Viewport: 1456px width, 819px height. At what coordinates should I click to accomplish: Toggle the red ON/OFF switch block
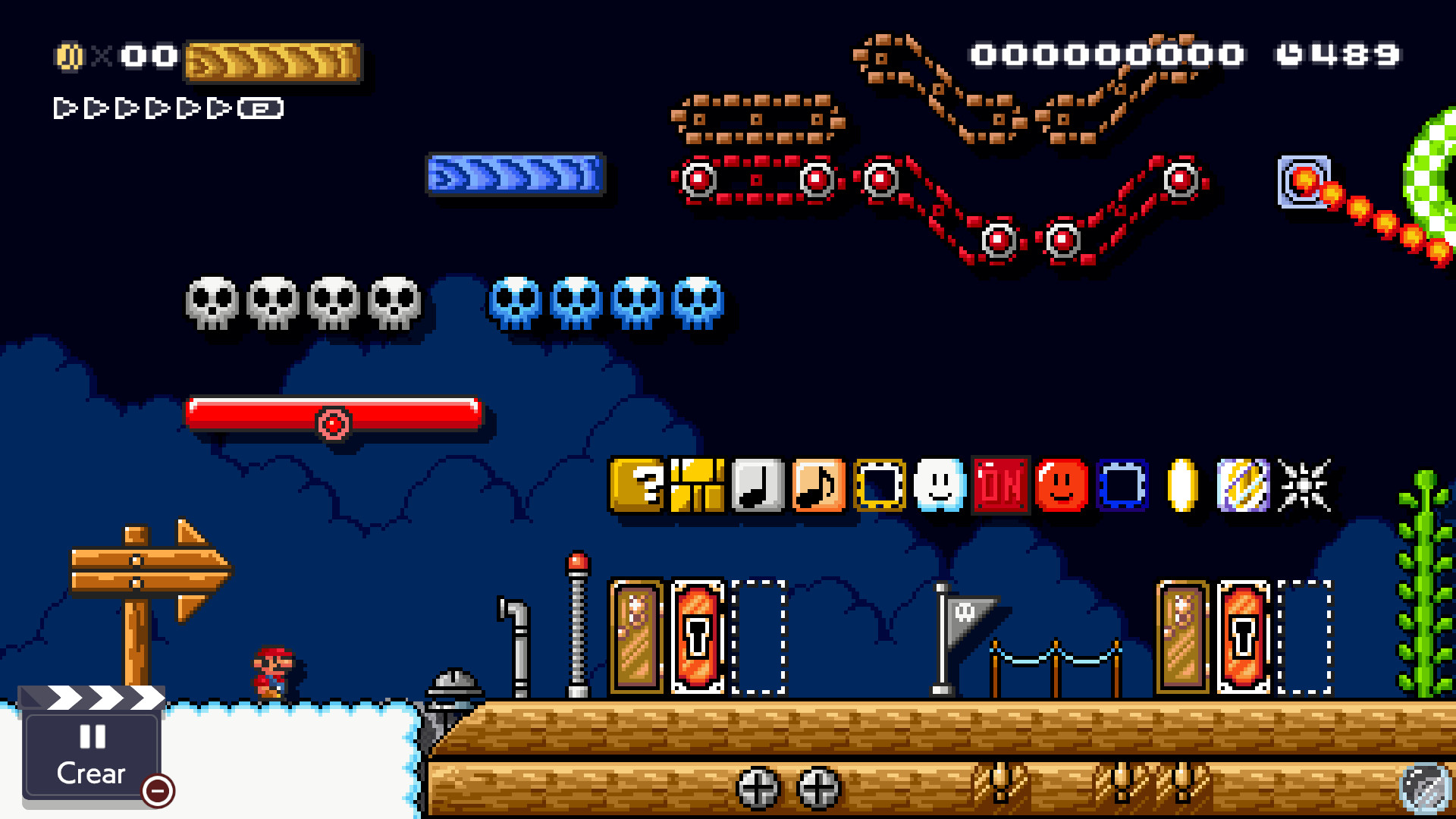coord(999,485)
